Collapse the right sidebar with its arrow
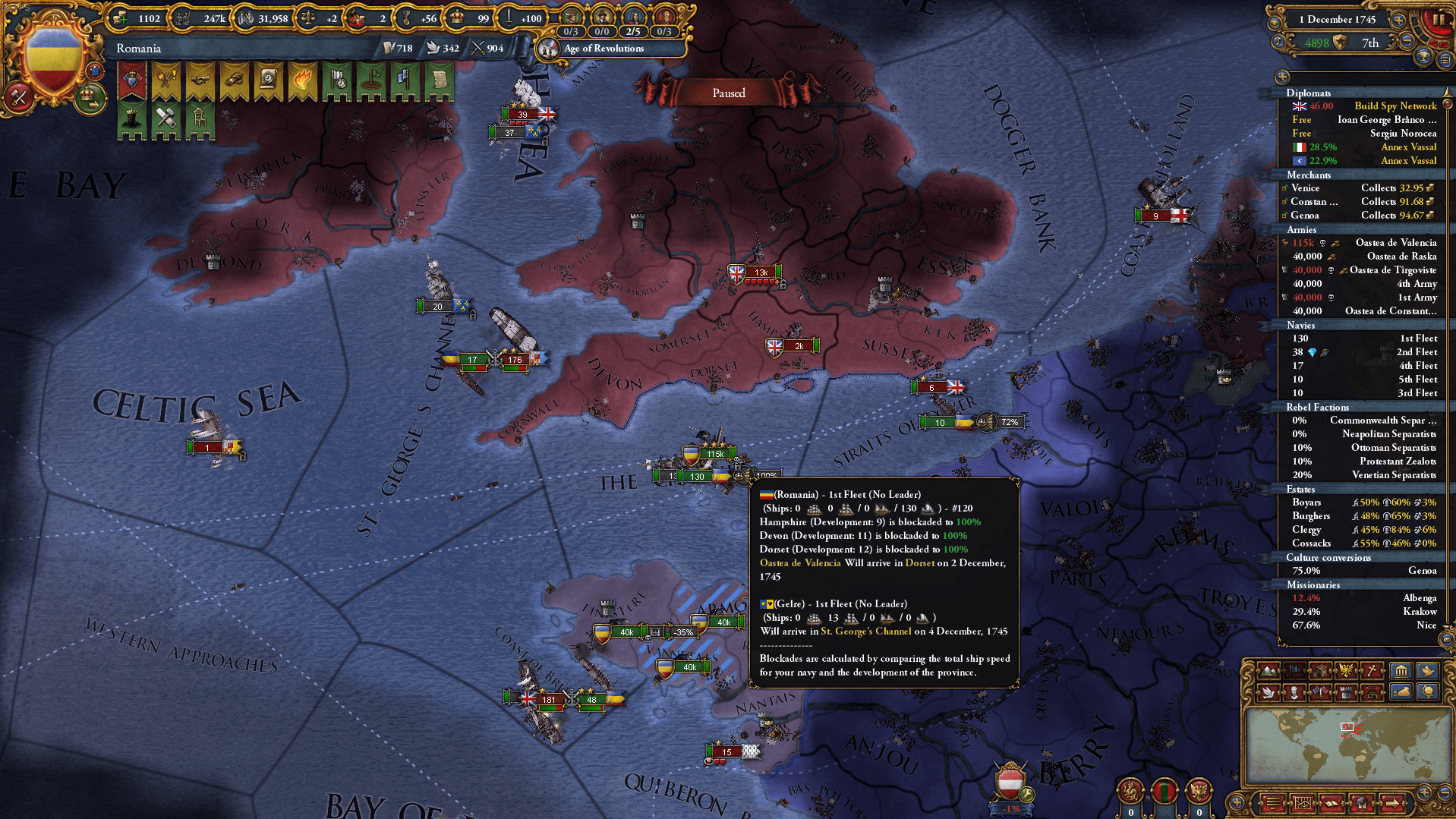The height and width of the screenshot is (819, 1456). tap(1283, 77)
